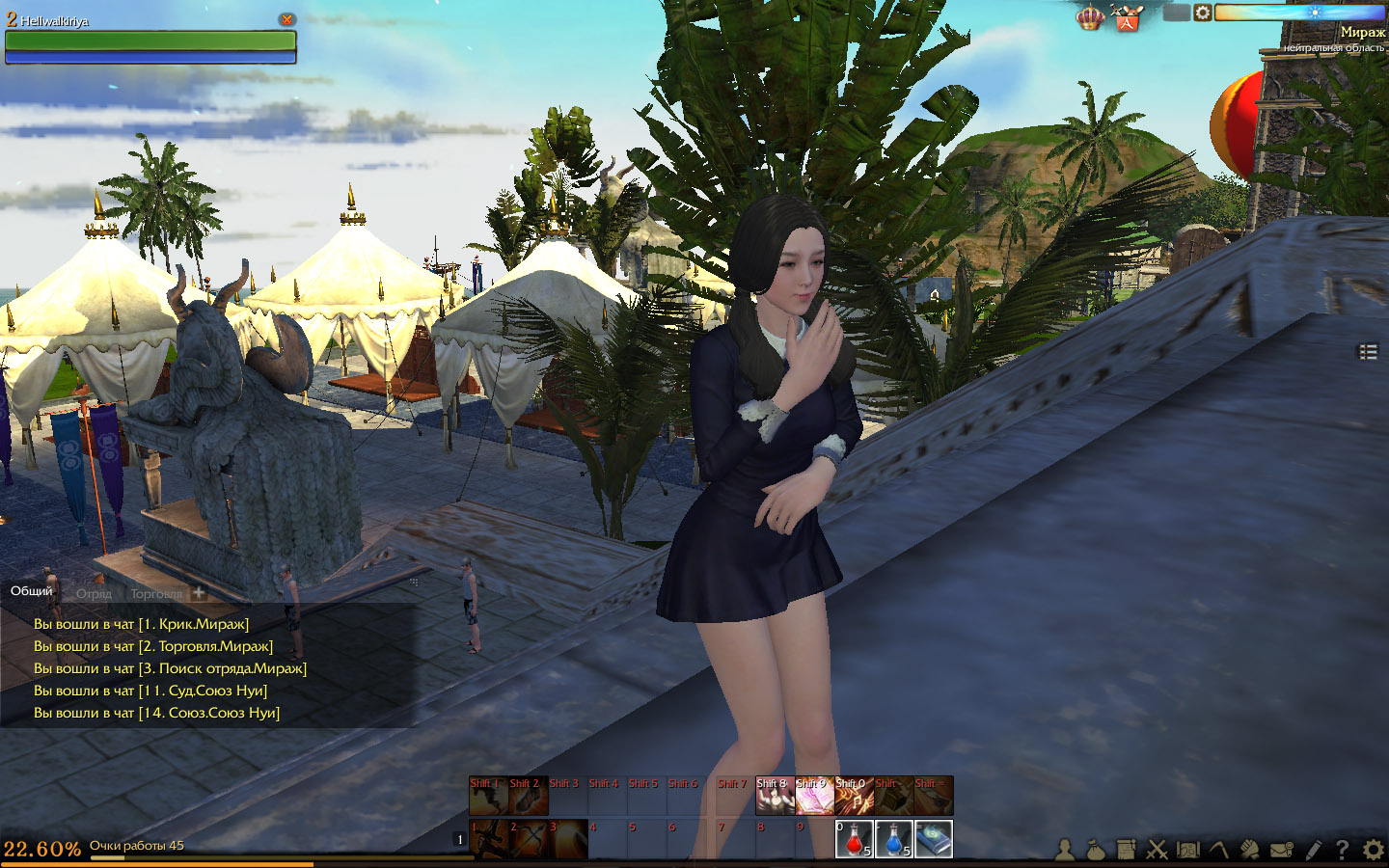Switch to the Отряд chat tab

pyautogui.click(x=94, y=593)
